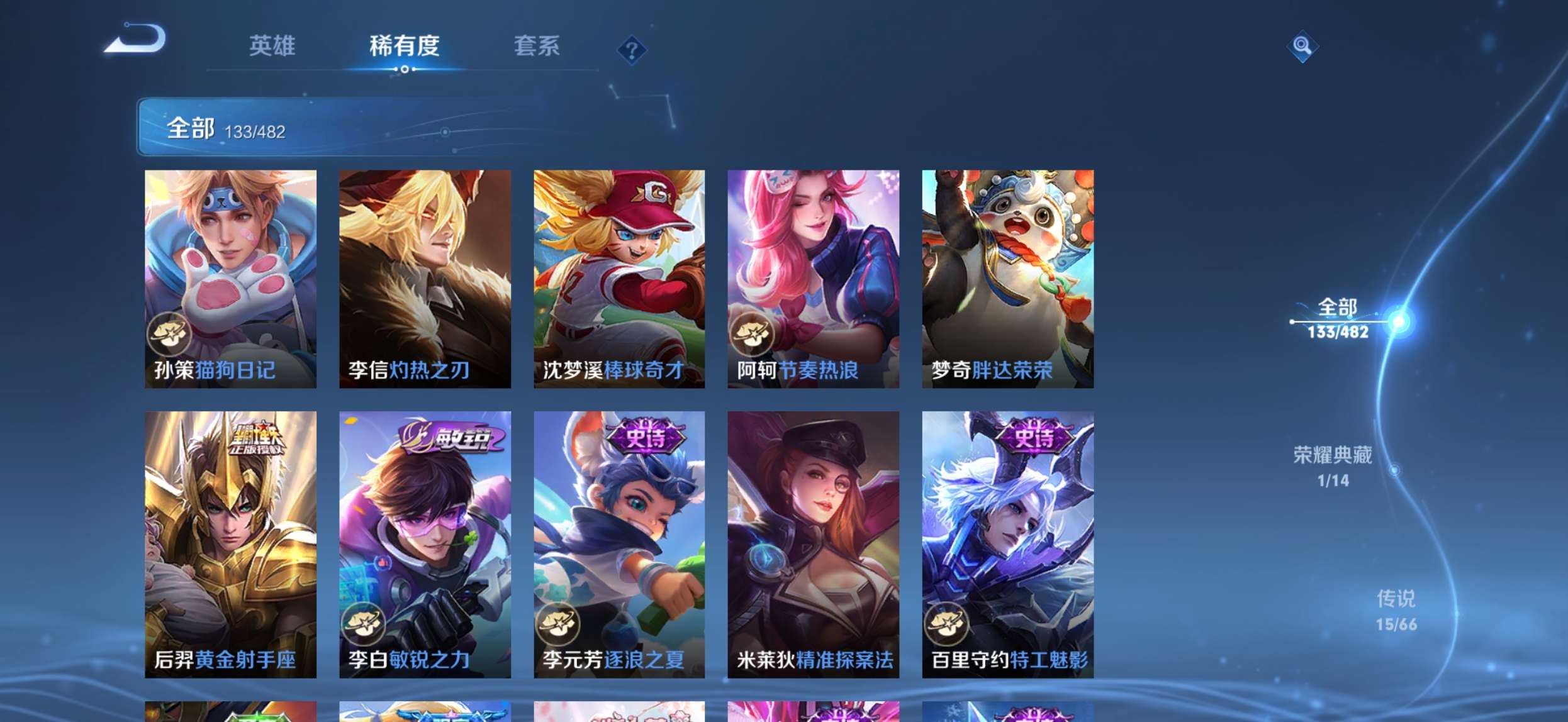Click the collection badge on 孙策猫狗日记 skin
The height and width of the screenshot is (722, 1568).
pyautogui.click(x=167, y=334)
